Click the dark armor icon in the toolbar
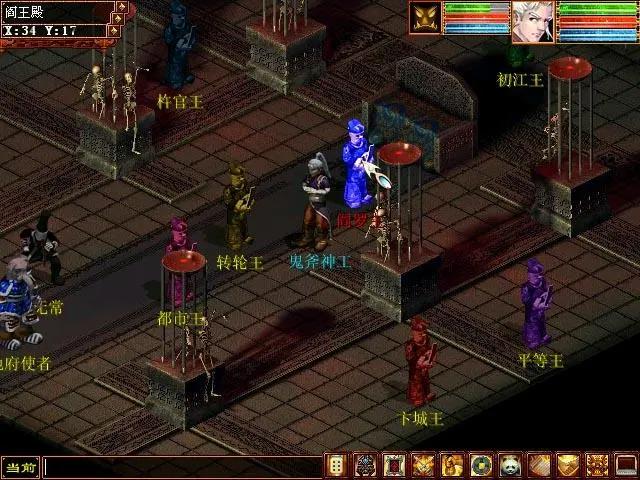Image resolution: width=640 pixels, height=480 pixels. [x=366, y=466]
